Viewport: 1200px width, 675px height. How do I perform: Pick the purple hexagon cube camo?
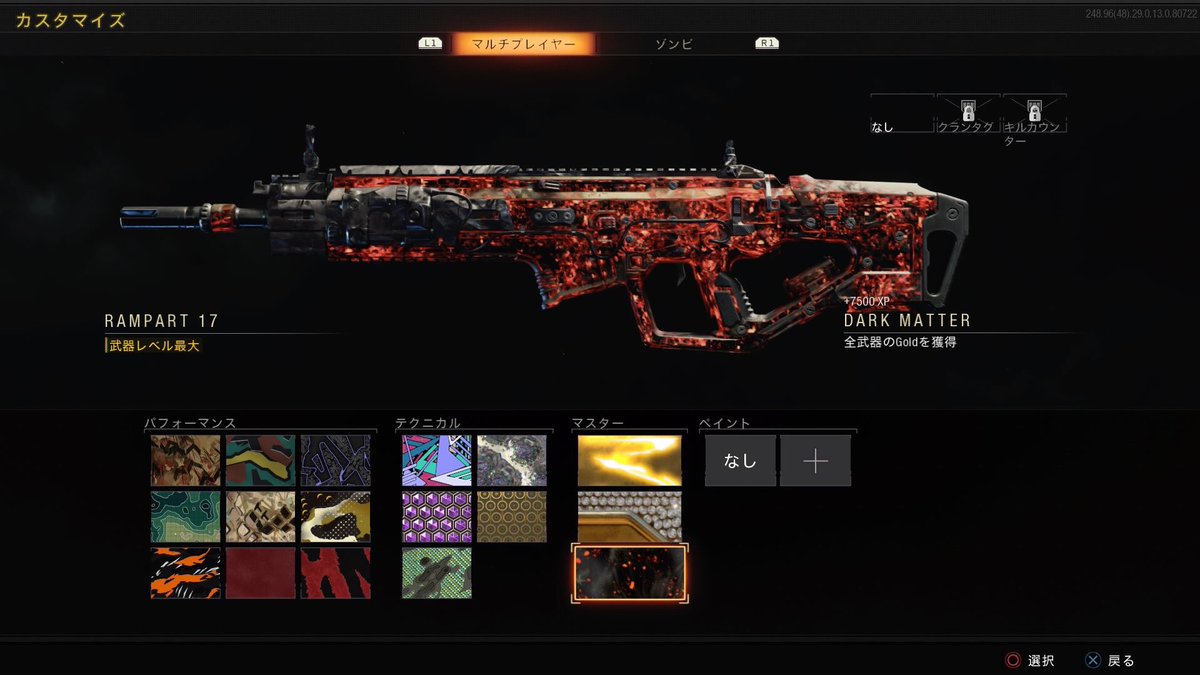click(437, 516)
